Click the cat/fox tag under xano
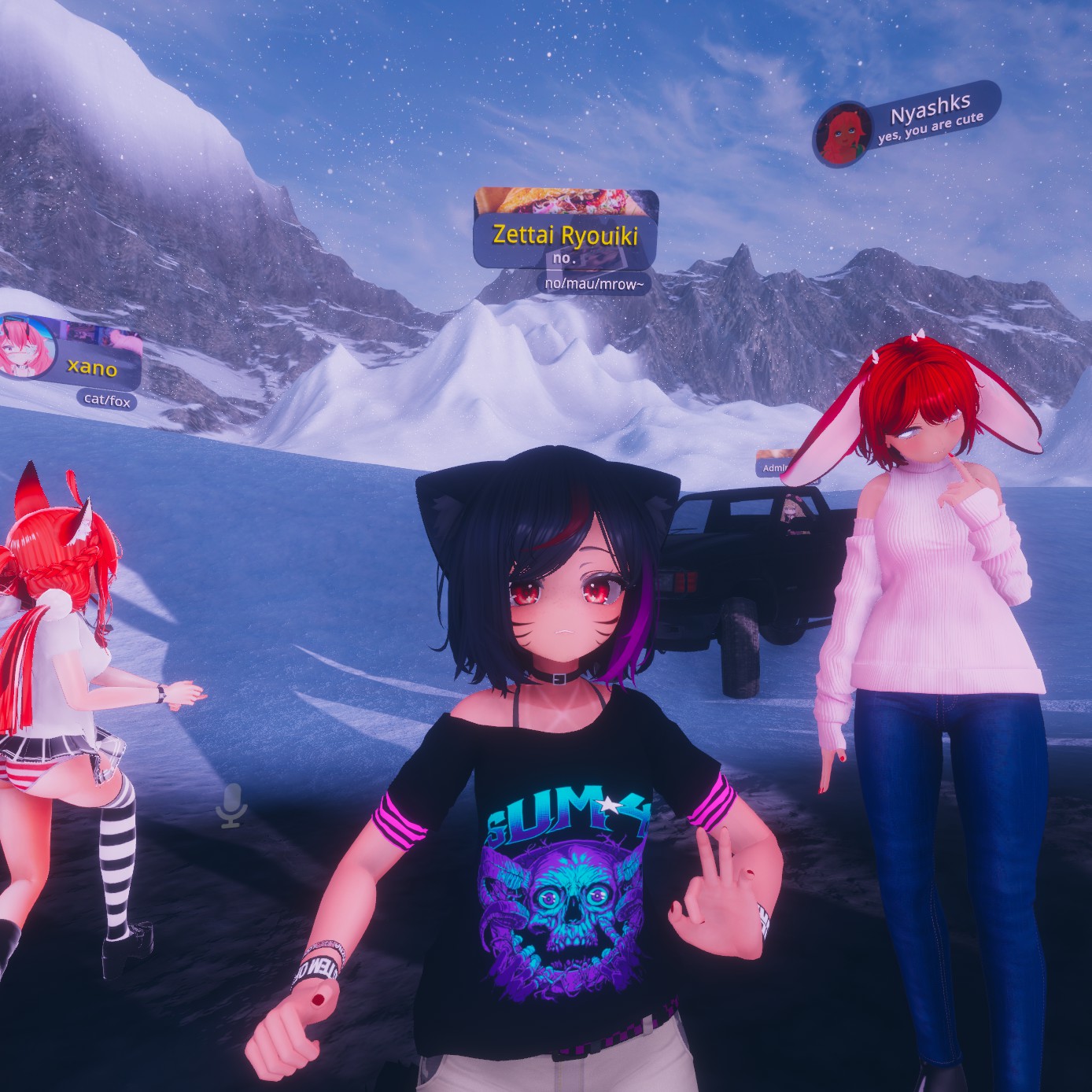1092x1092 pixels. pos(107,400)
